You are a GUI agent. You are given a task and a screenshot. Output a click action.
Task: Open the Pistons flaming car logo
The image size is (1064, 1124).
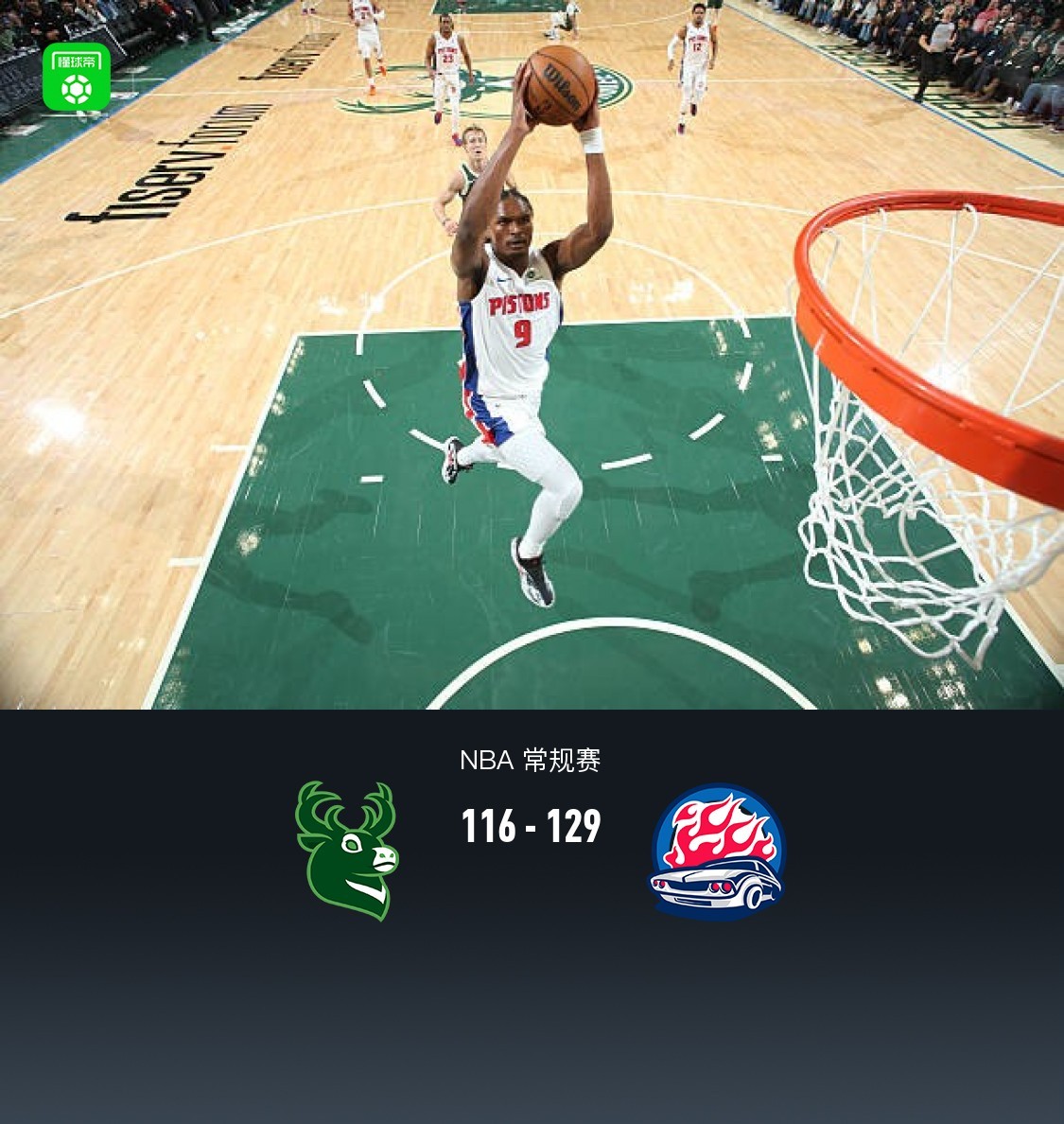[718, 852]
